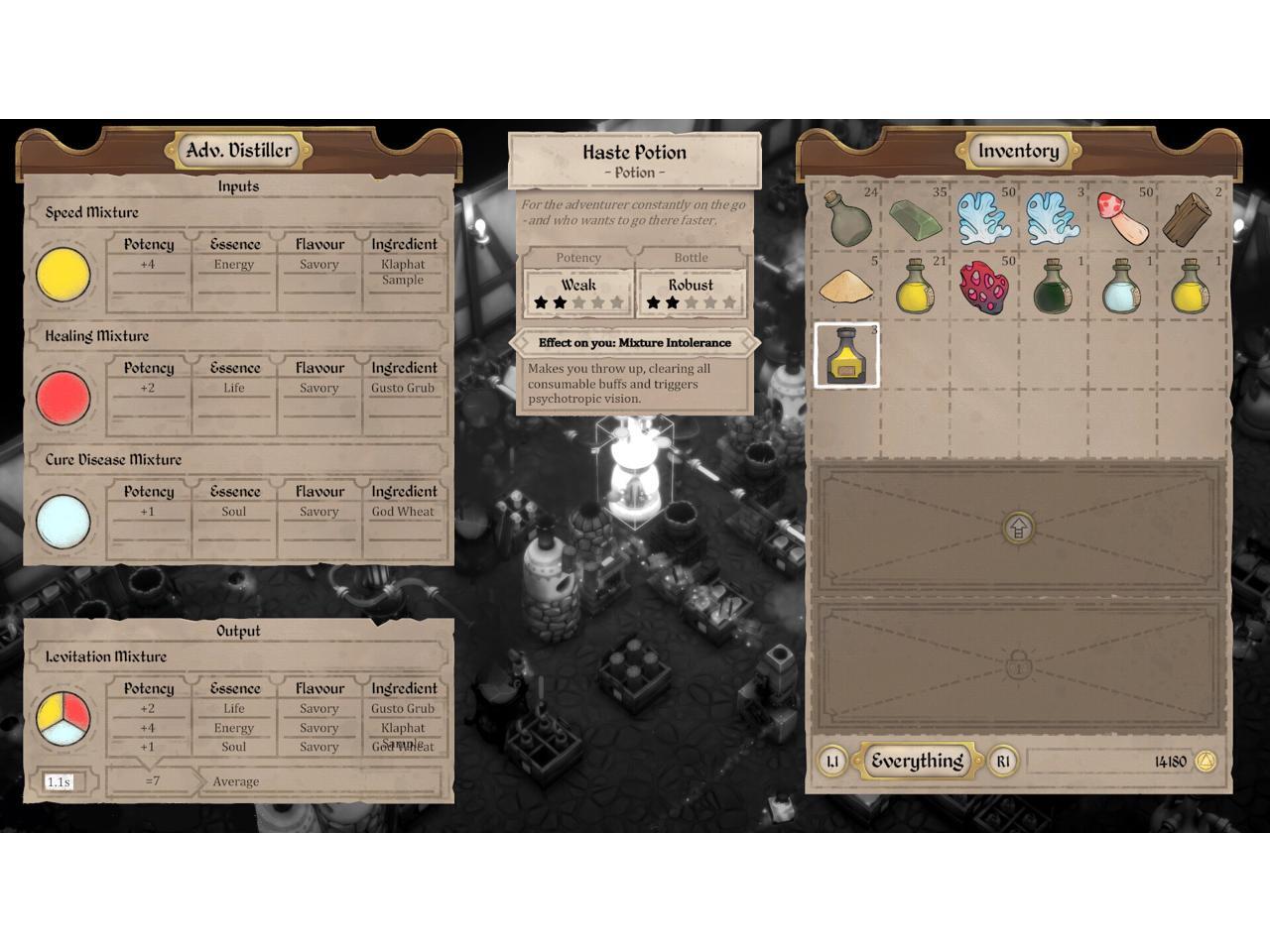This screenshot has height=952, width=1270.
Task: Choose the red porous rock stack
Action: (x=984, y=287)
